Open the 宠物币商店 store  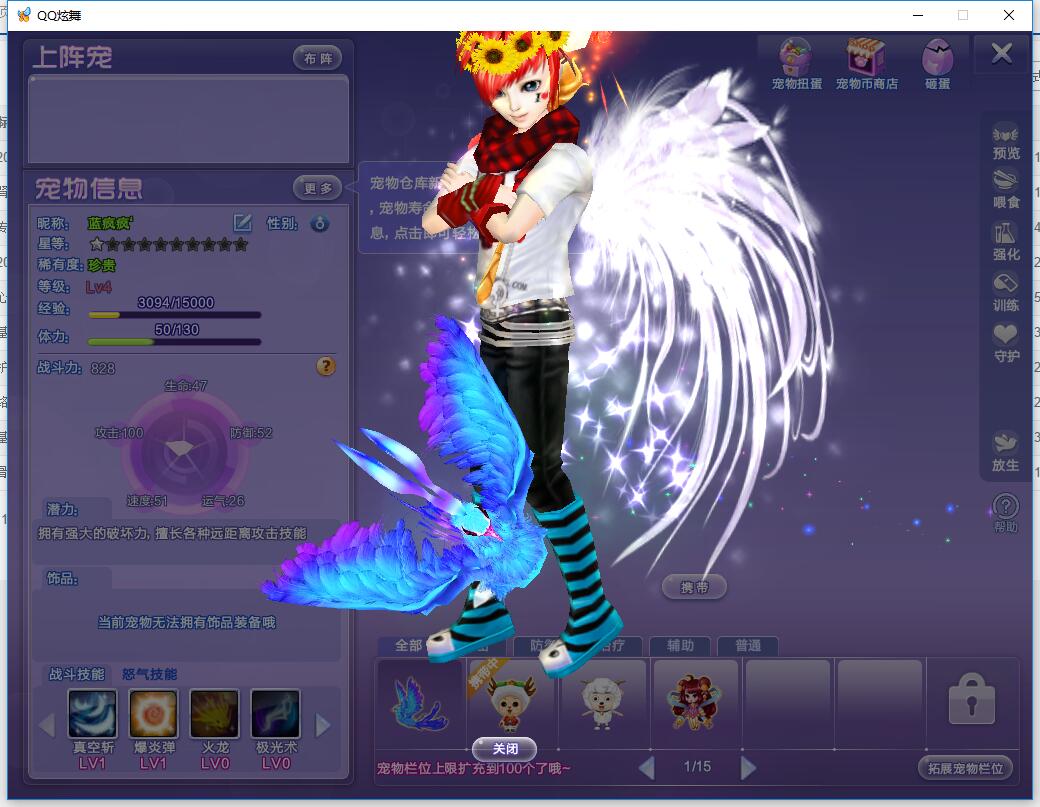click(x=866, y=65)
